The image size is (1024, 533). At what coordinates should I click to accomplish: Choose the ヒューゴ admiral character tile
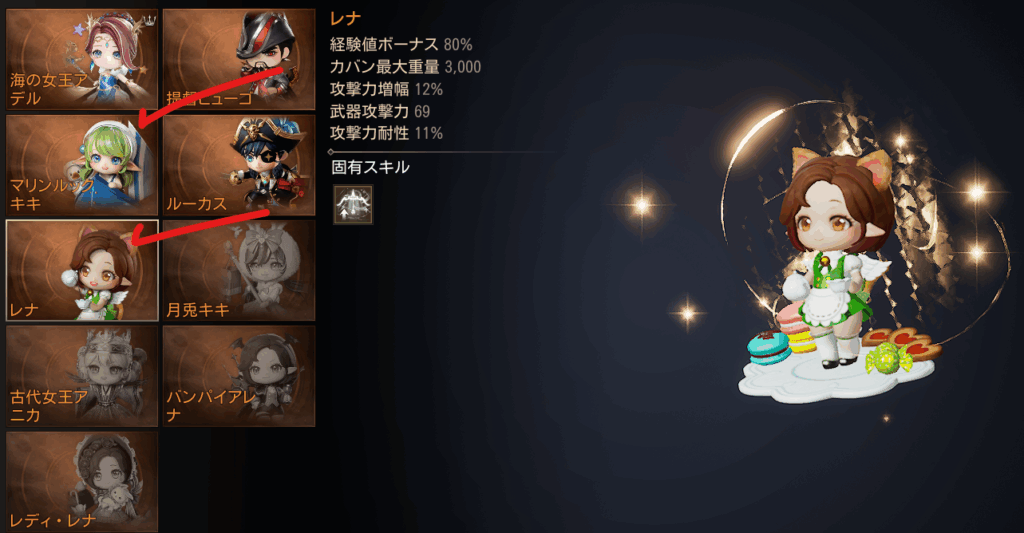pyautogui.click(x=238, y=59)
